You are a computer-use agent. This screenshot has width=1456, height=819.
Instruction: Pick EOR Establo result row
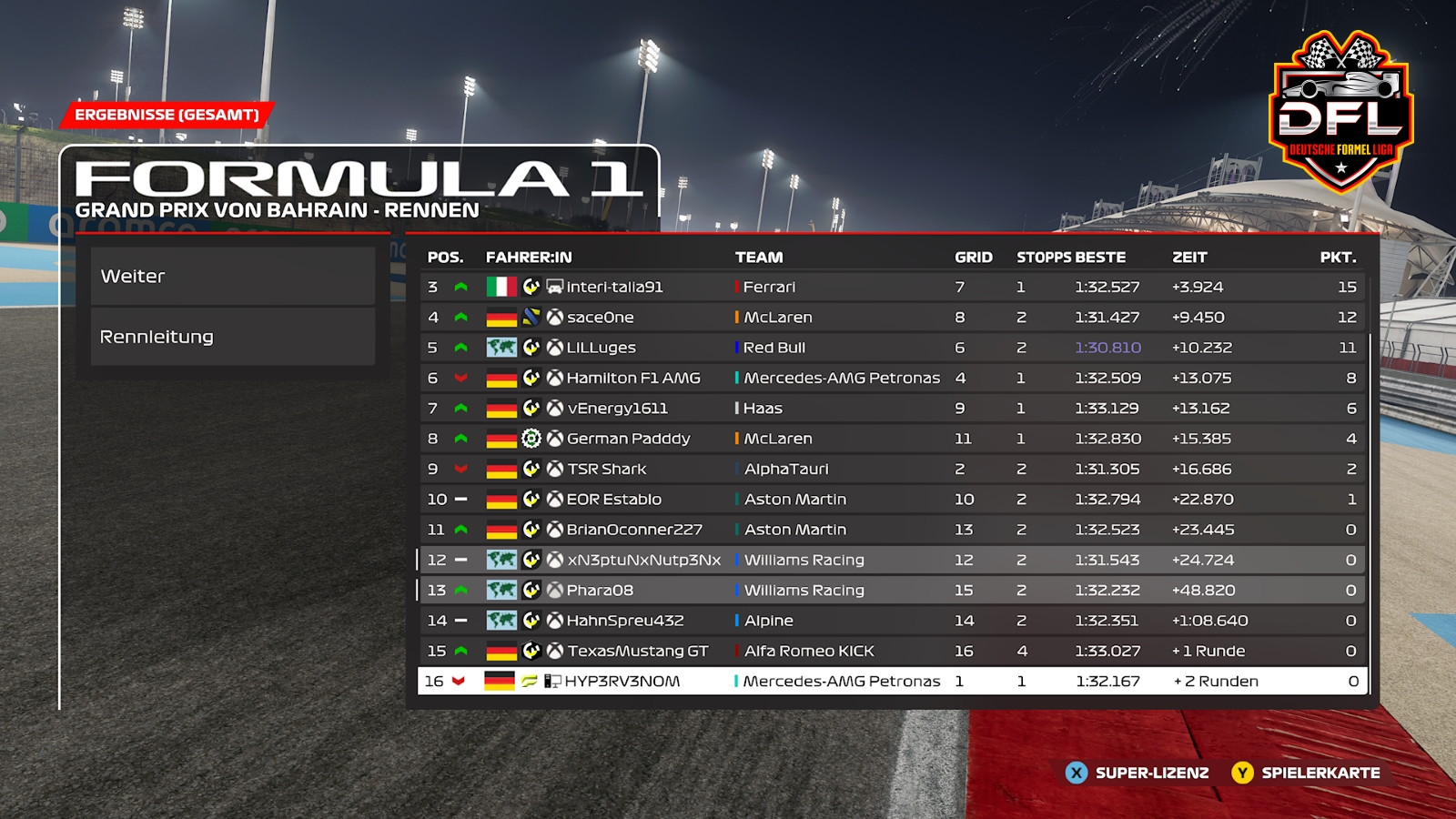click(x=613, y=500)
